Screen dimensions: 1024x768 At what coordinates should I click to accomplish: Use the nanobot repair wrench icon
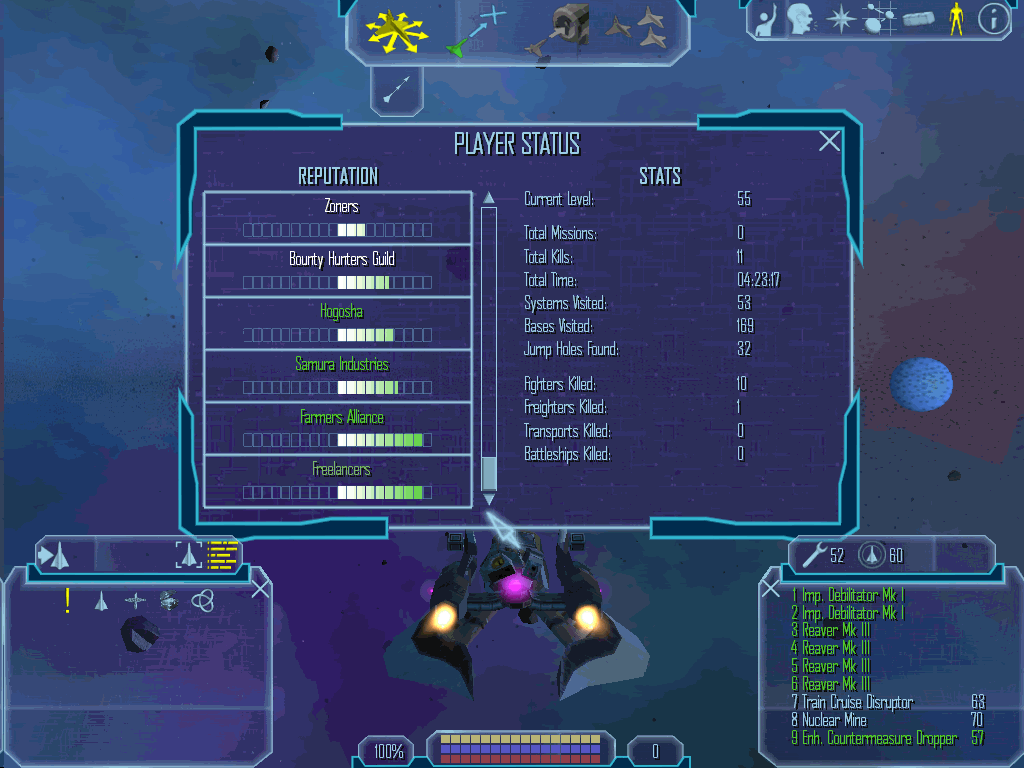[x=812, y=555]
